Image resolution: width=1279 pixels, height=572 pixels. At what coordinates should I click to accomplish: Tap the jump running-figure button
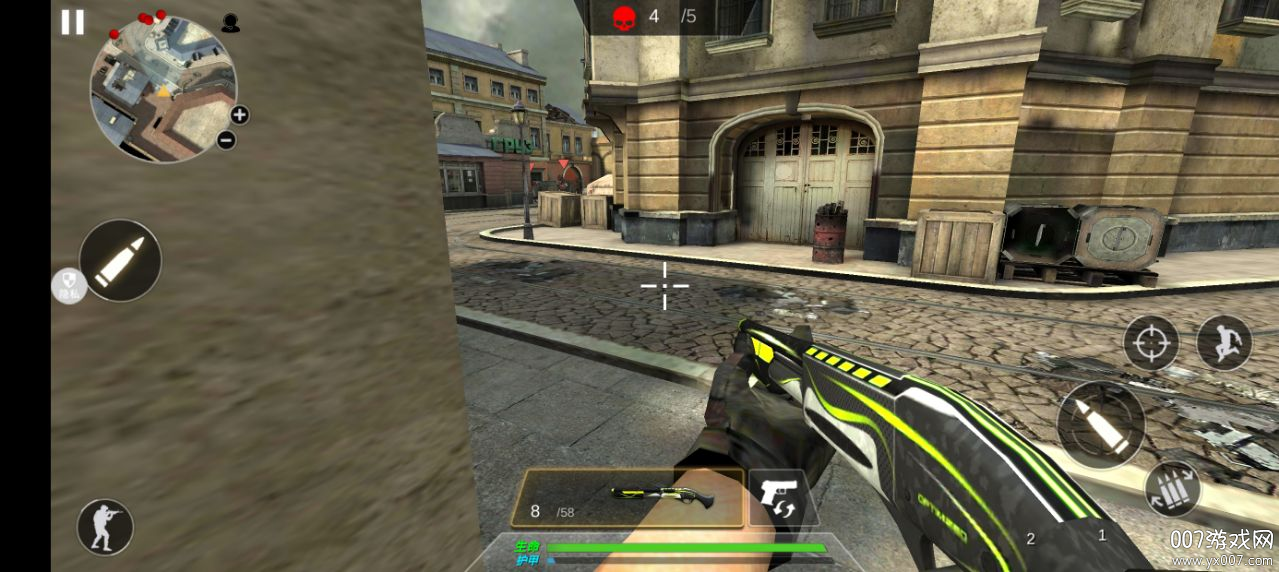click(1224, 343)
